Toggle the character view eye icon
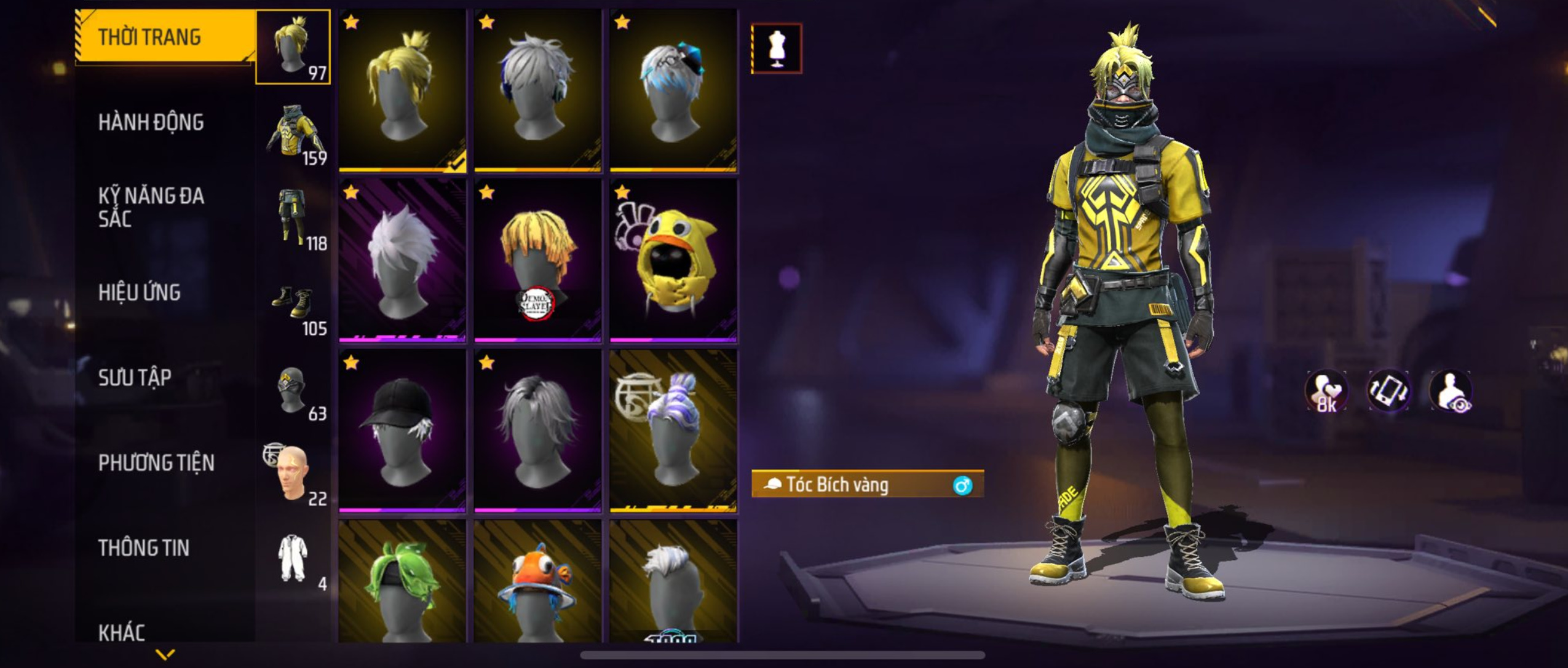Screen dimensions: 1568x668 (1451, 391)
